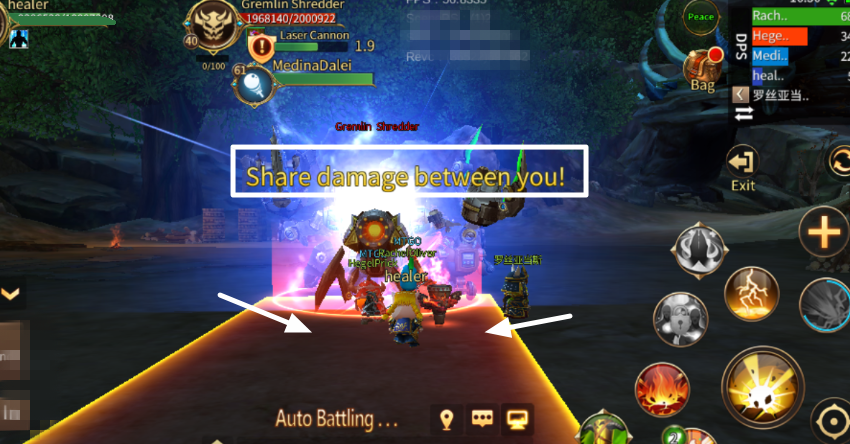This screenshot has width=850, height=444.
Task: Tap the orange plus button
Action: [x=825, y=236]
